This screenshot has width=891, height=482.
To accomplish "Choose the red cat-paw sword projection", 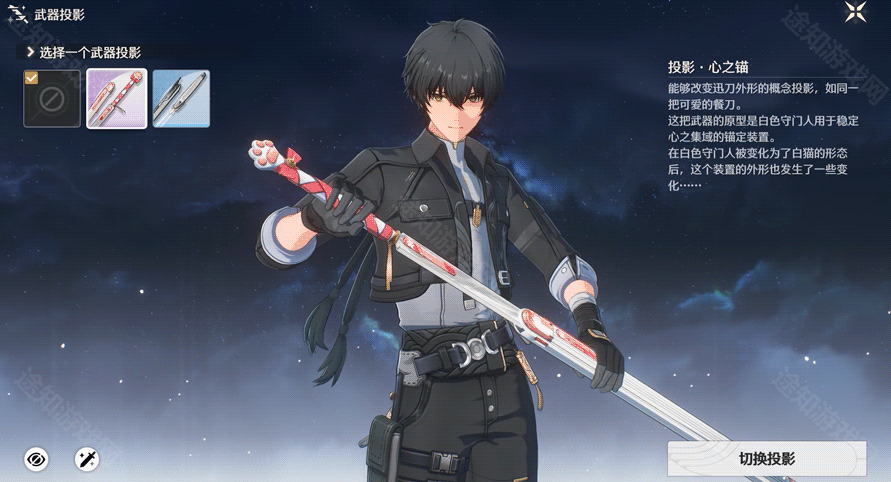I will pos(117,98).
